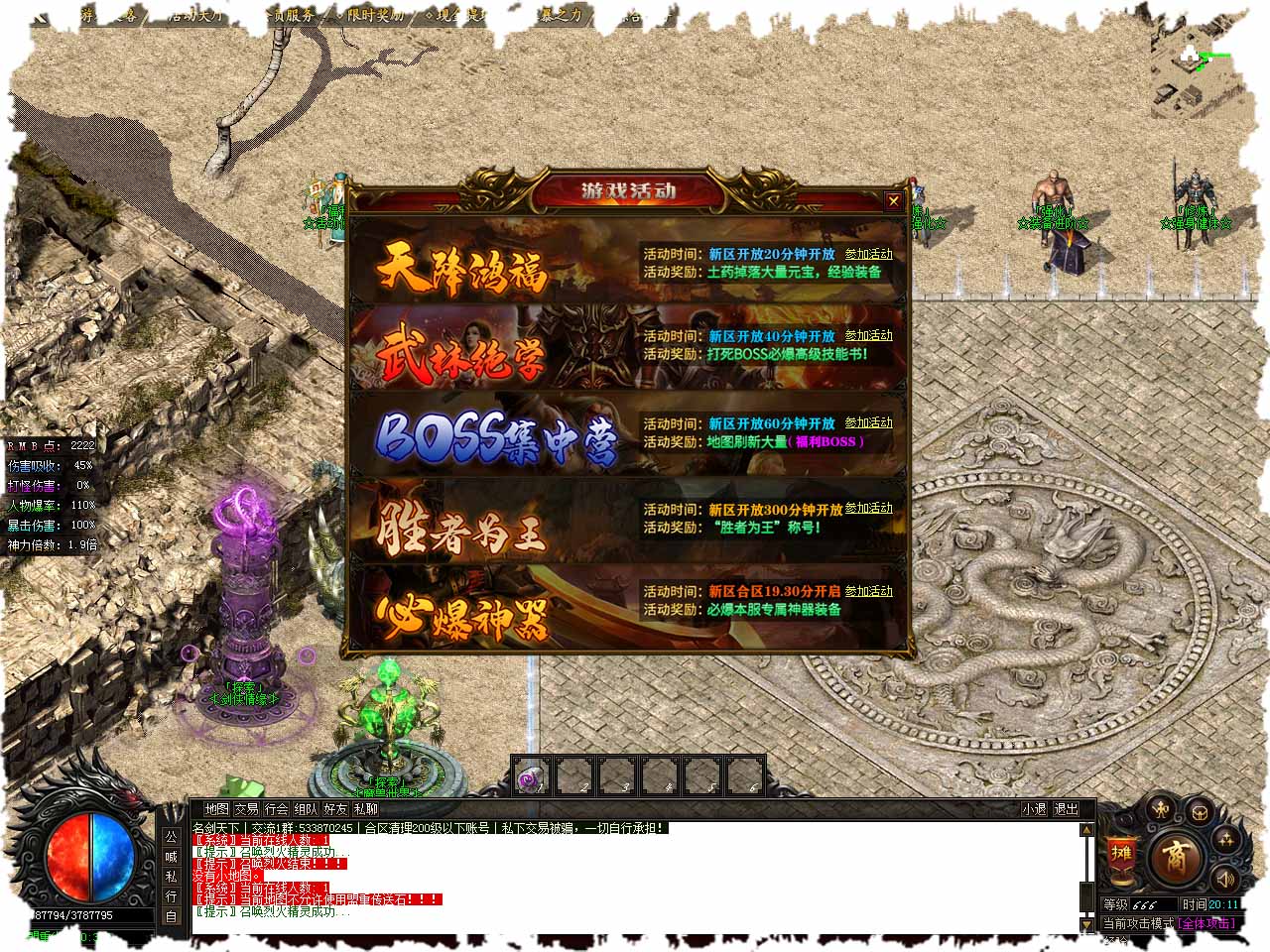The height and width of the screenshot is (952, 1270).
Task: Open the 商 shop round button
Action: (x=1176, y=855)
